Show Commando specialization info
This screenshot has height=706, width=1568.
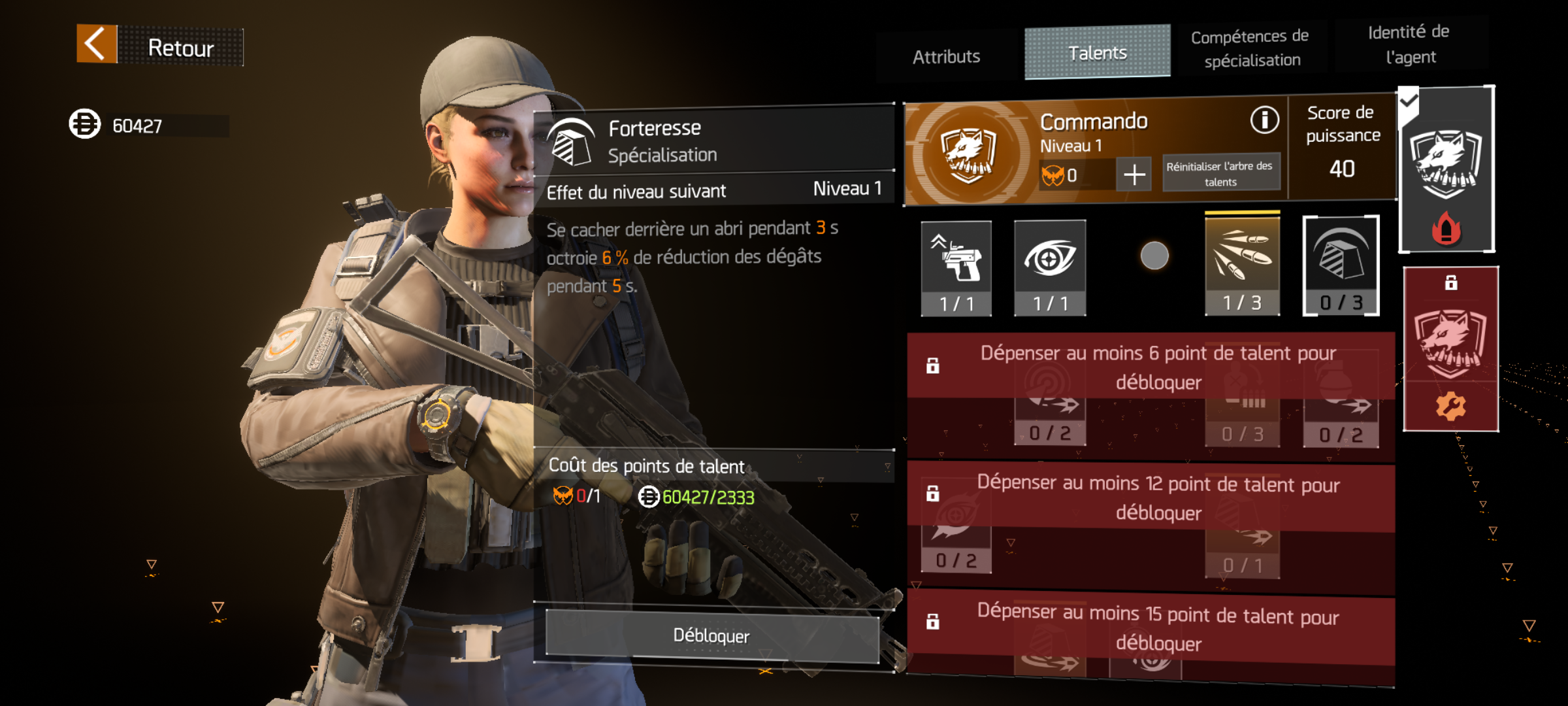coord(1264,120)
